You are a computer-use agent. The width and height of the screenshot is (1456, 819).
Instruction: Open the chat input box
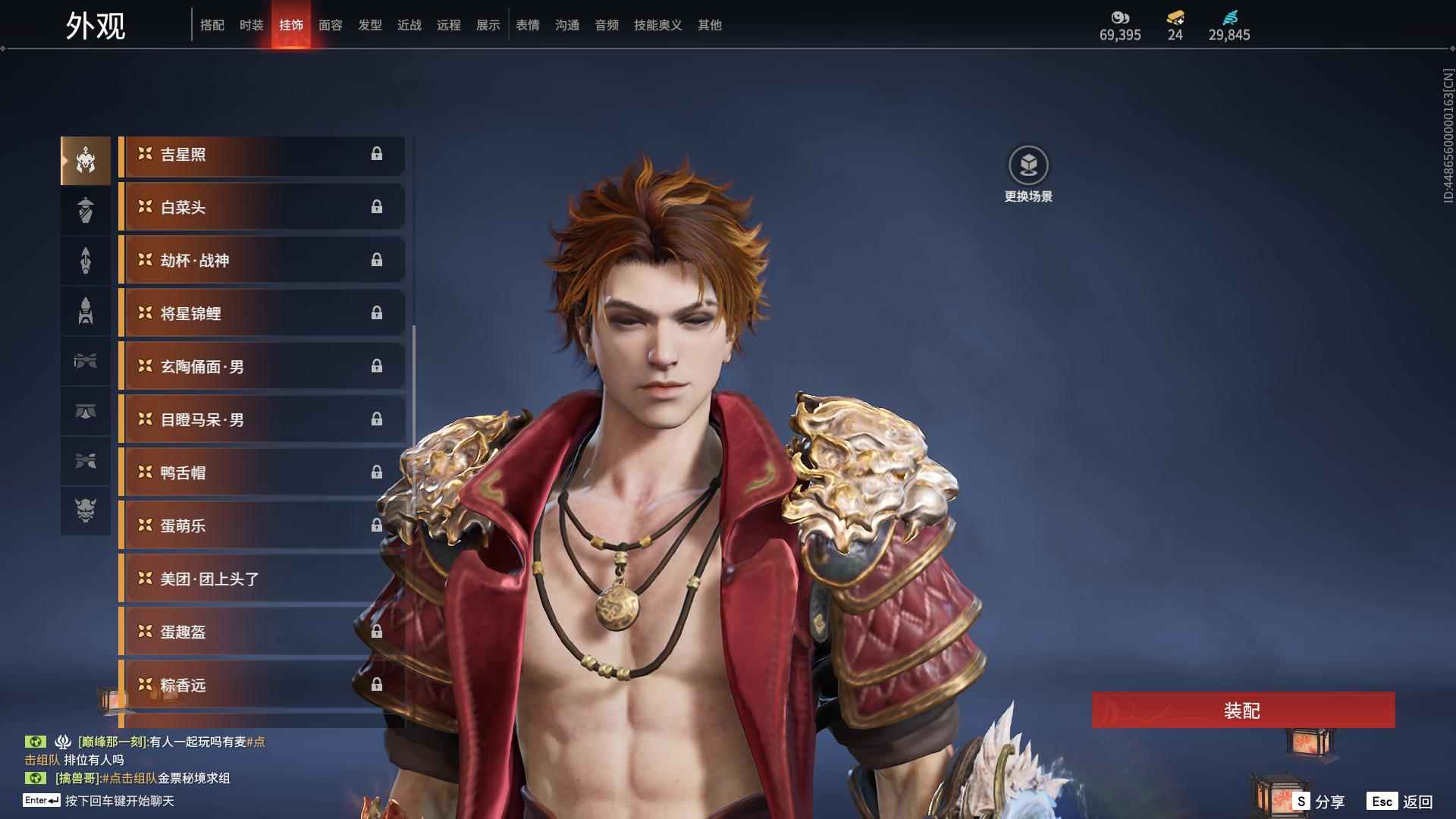click(x=119, y=801)
